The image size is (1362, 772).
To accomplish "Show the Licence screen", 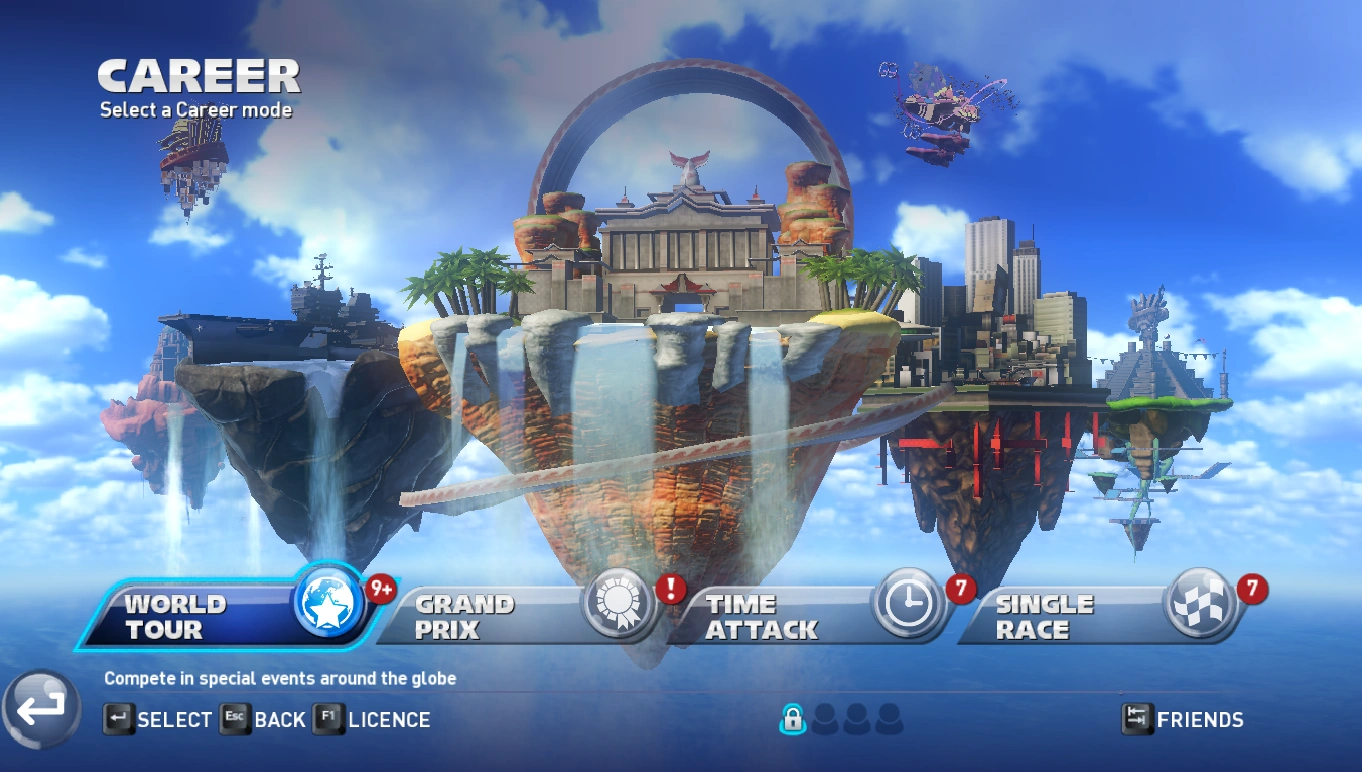I will tap(373, 719).
